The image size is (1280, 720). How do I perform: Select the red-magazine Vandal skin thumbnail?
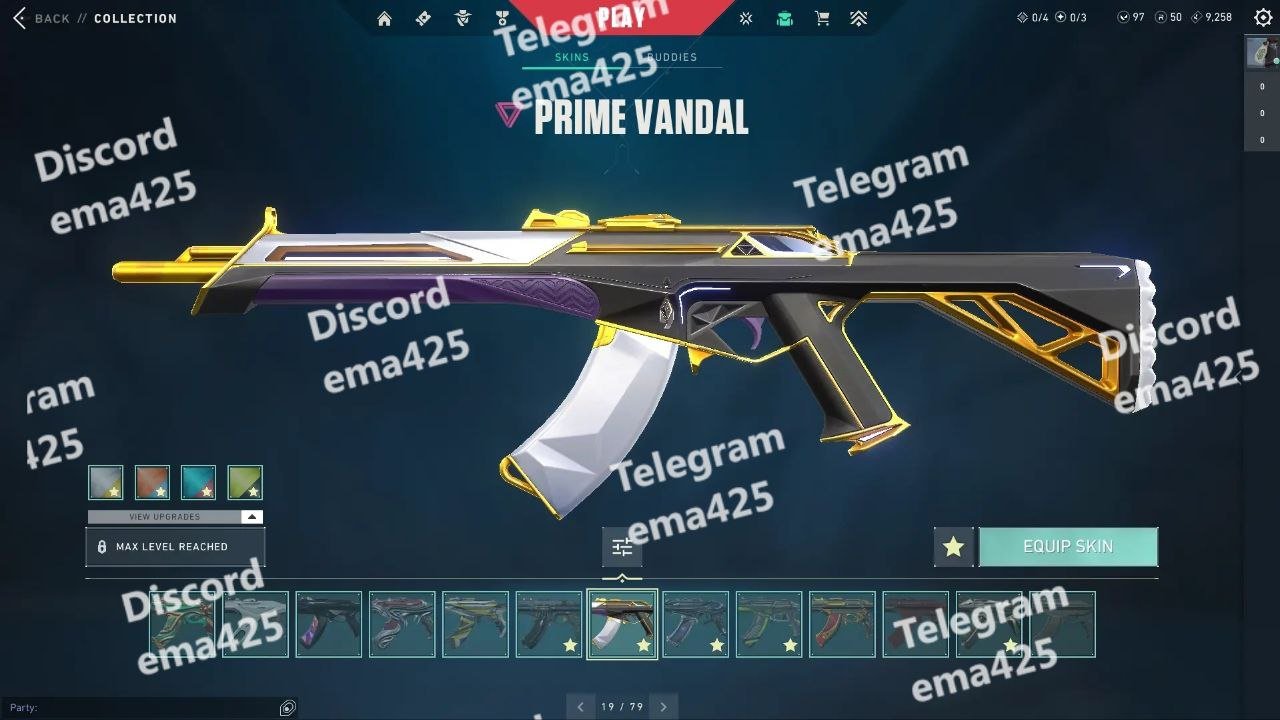tap(842, 624)
